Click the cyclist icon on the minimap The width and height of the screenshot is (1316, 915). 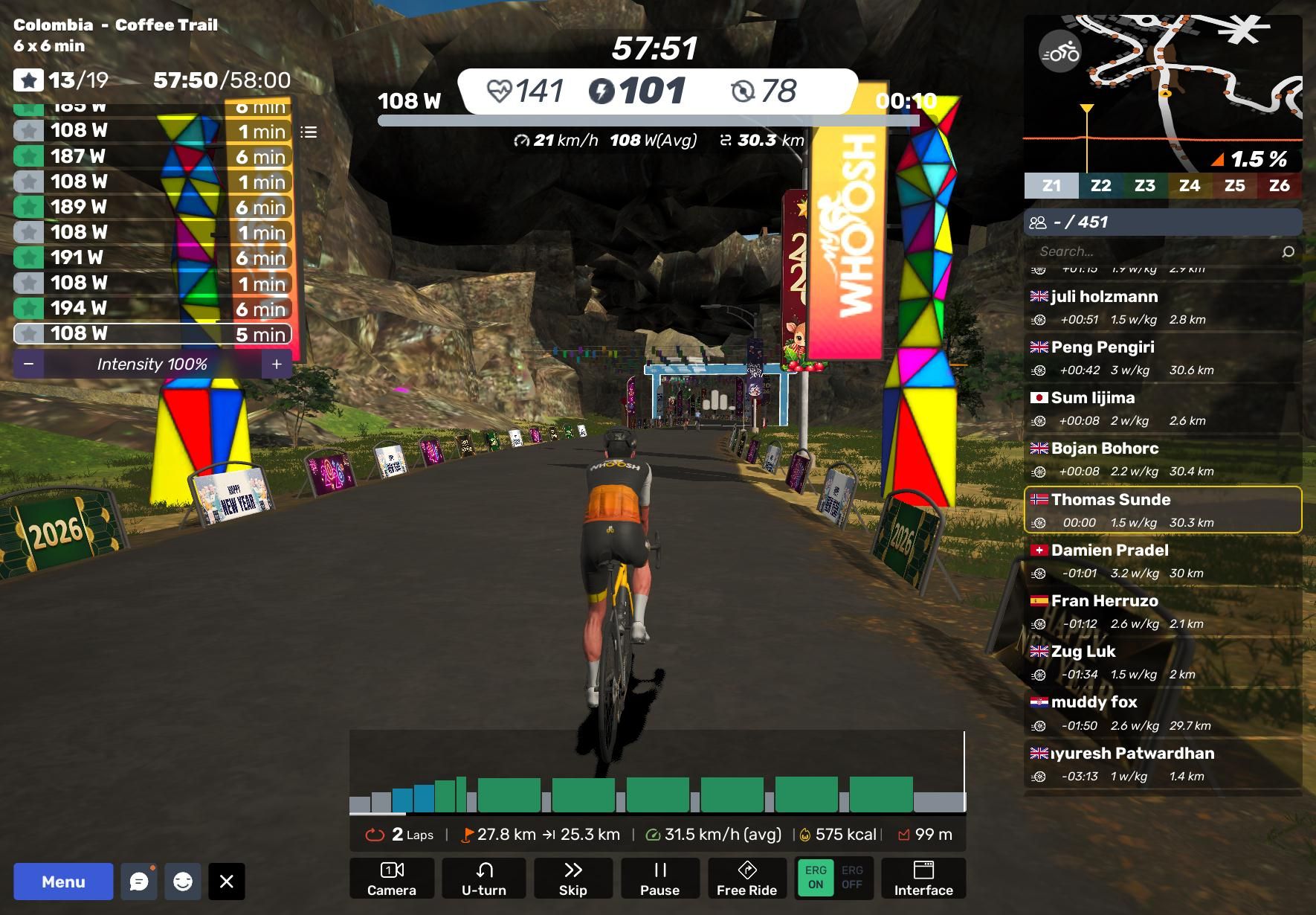click(x=1060, y=52)
